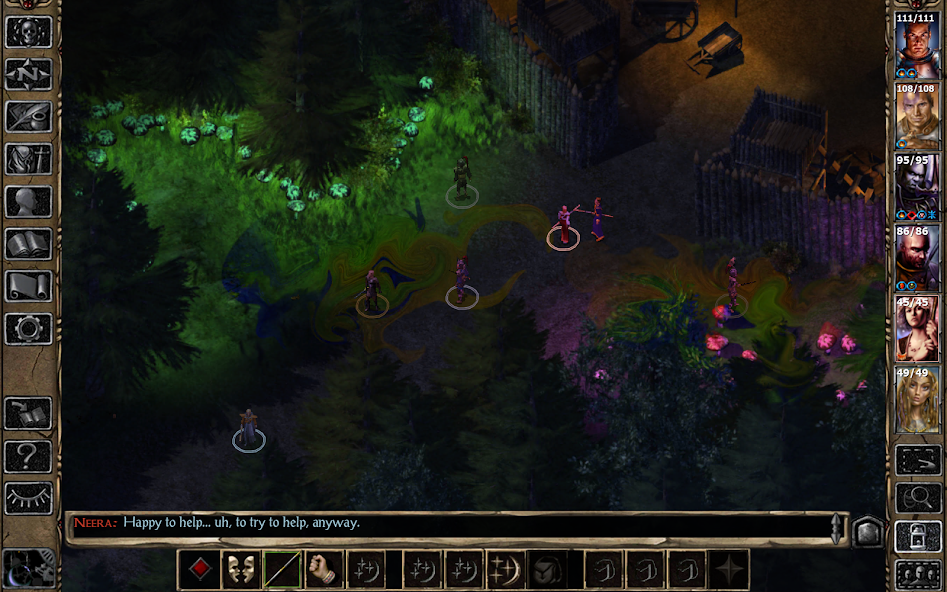Open the journal with the quill icon
Screen dimensions: 947x592
pyautogui.click(x=29, y=117)
